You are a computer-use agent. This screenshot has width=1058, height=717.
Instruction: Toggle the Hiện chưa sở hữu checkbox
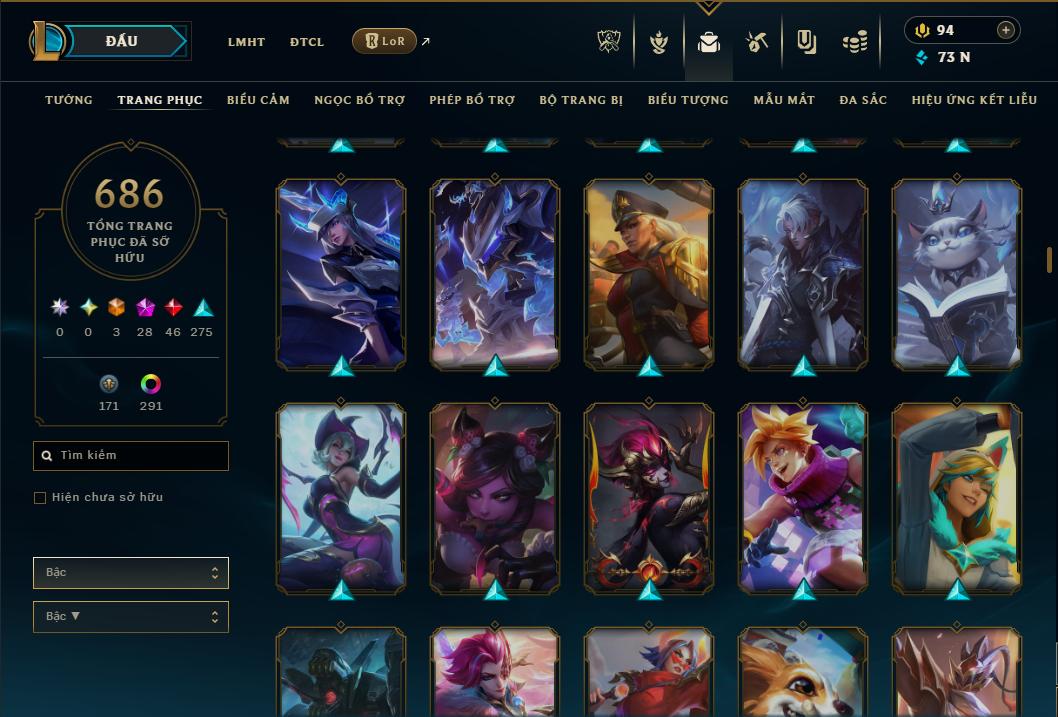40,498
